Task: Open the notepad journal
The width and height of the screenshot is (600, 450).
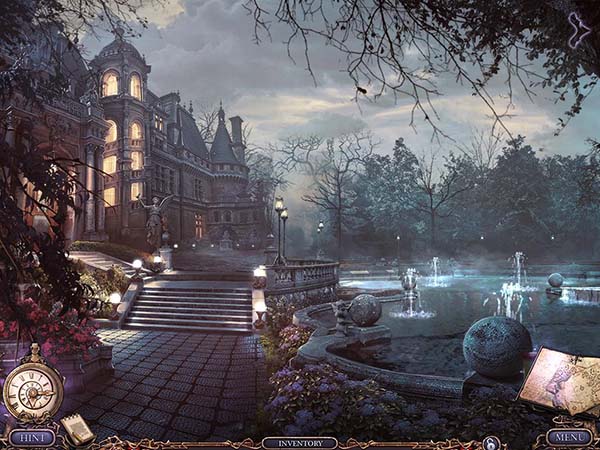Action: pos(78,428)
